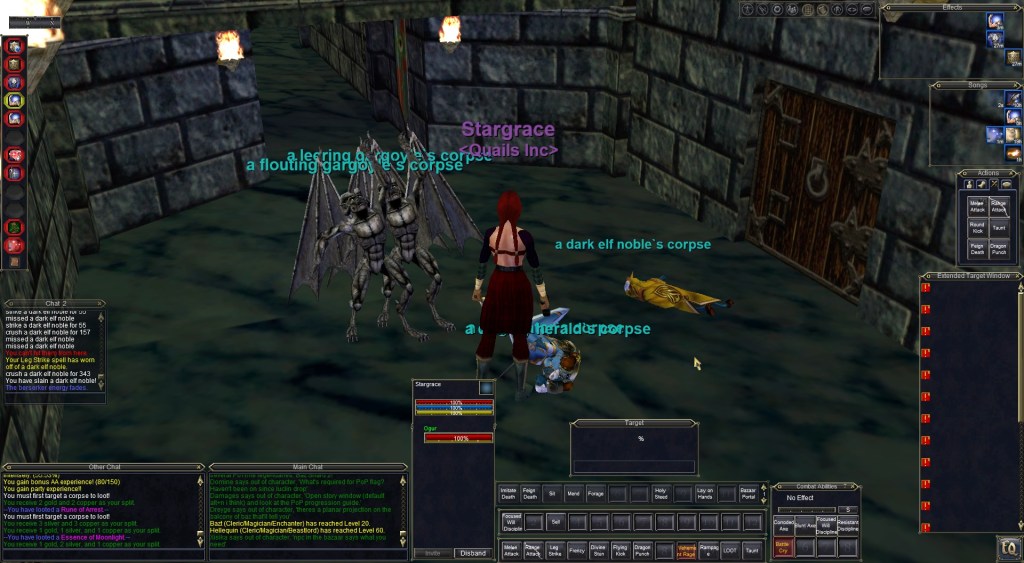1024x563 pixels.
Task: Choose Round Kick in the Actions window
Action: [977, 229]
